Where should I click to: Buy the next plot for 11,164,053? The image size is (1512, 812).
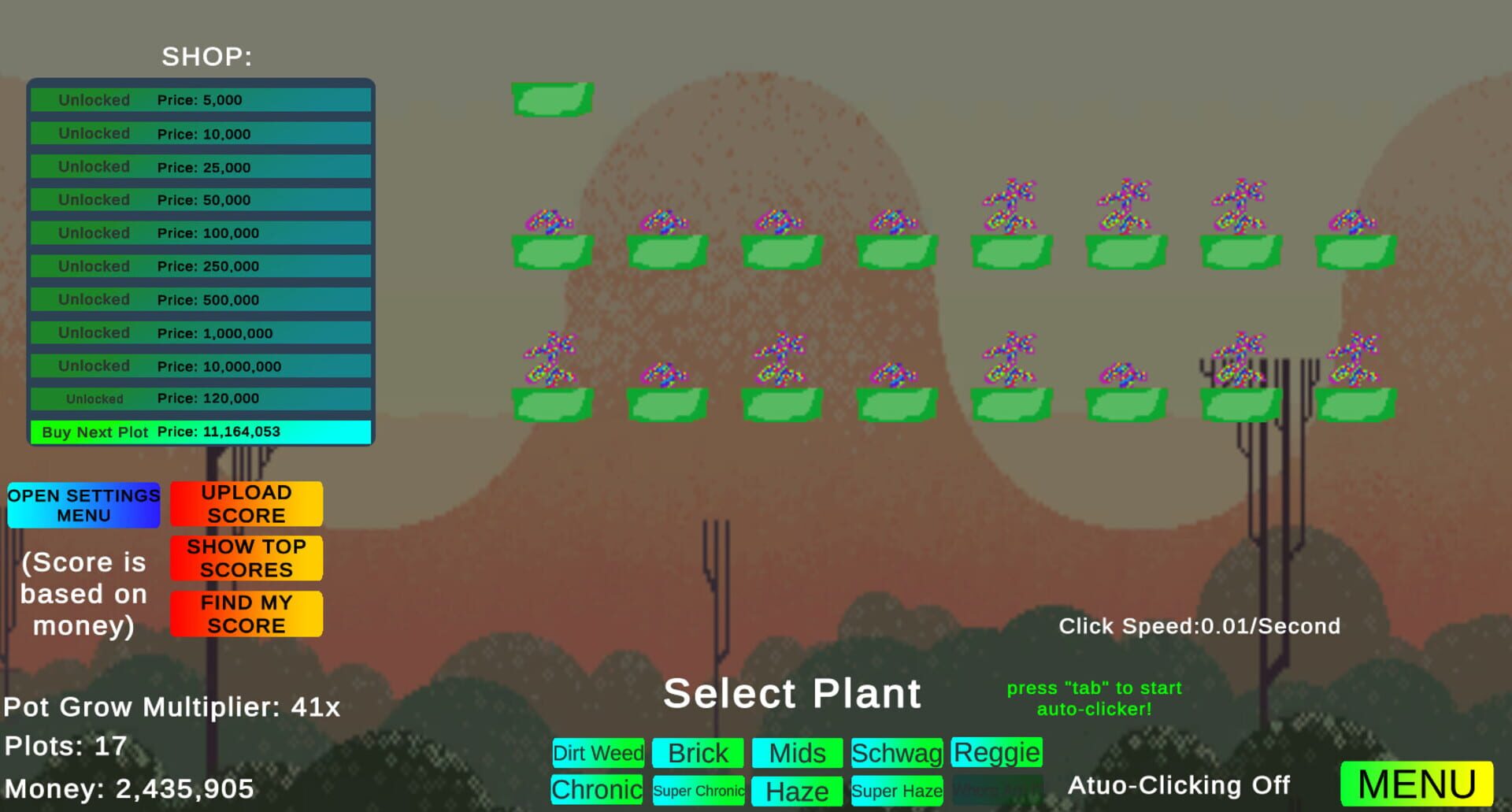pyautogui.click(x=199, y=432)
